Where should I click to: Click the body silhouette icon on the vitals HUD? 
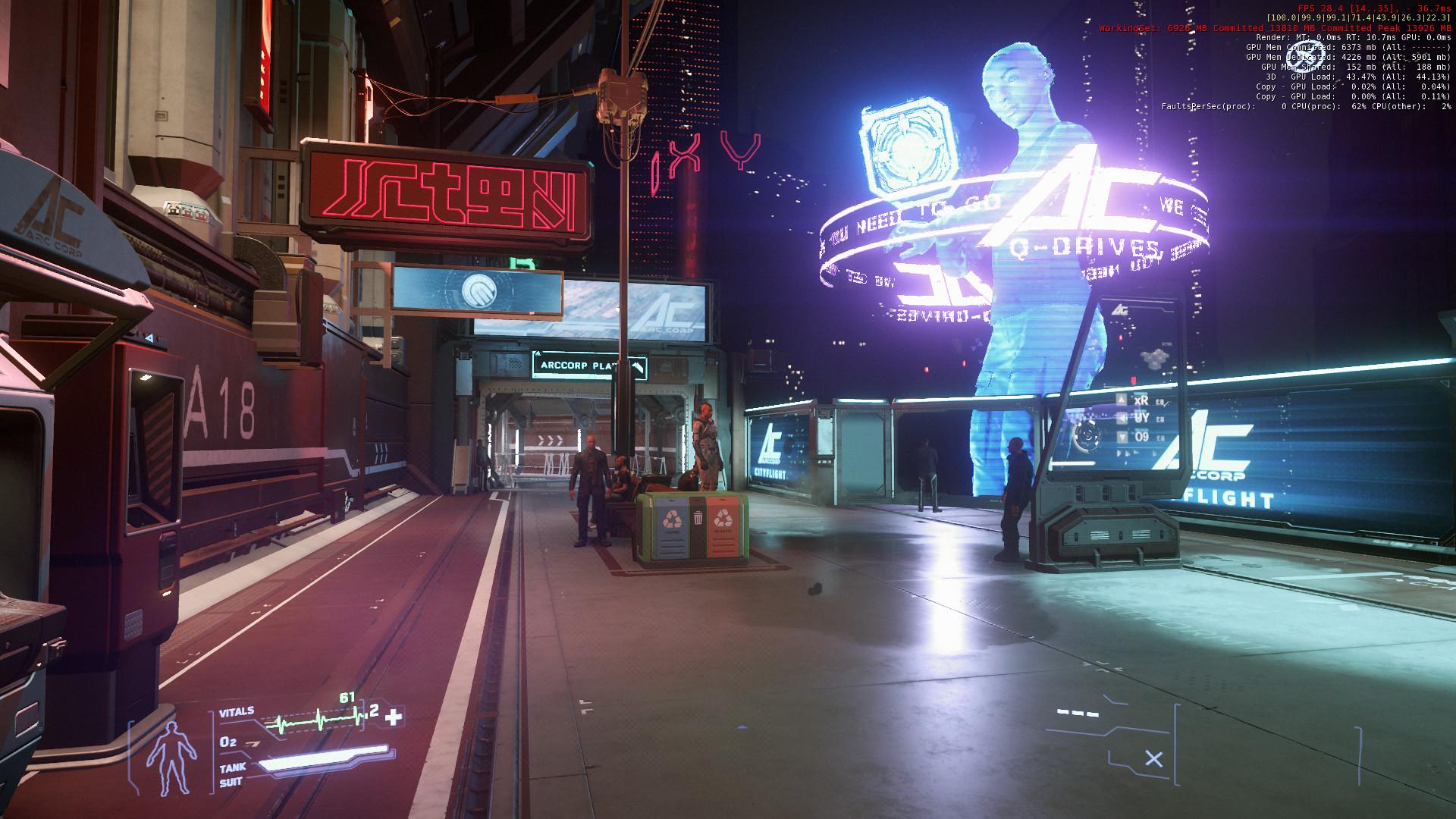point(171,758)
